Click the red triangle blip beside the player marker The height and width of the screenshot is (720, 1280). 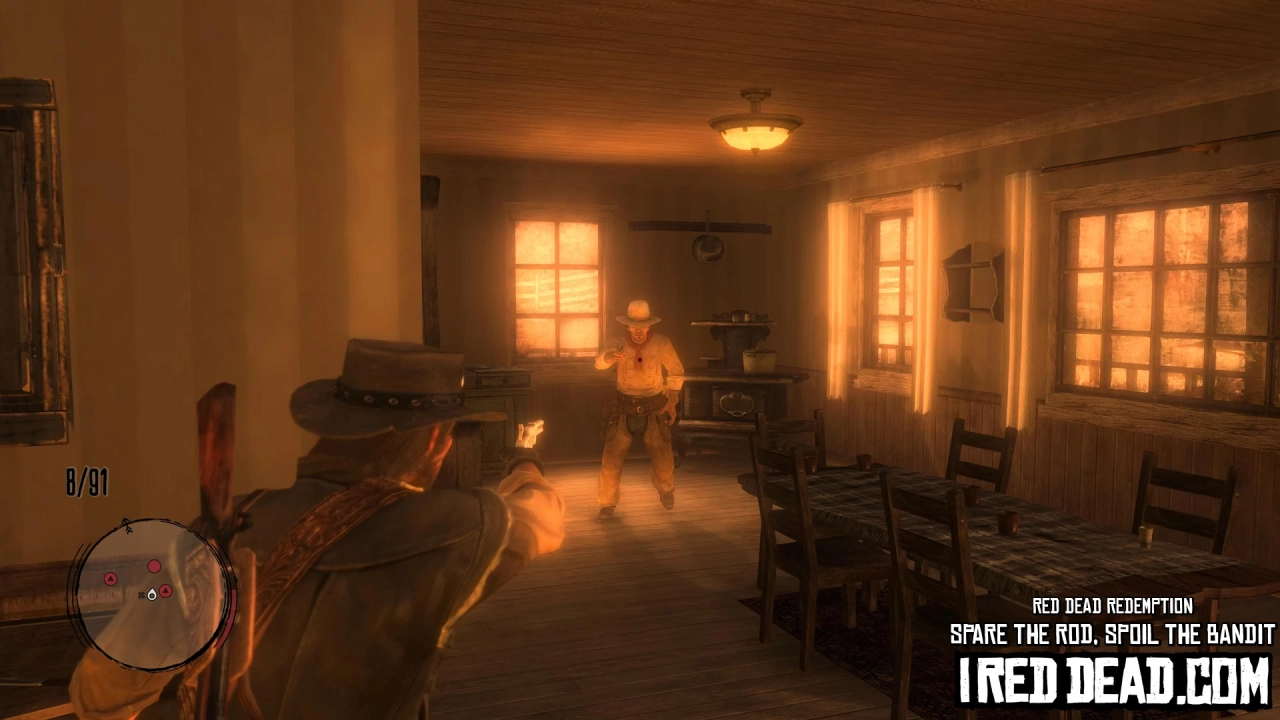pos(165,591)
